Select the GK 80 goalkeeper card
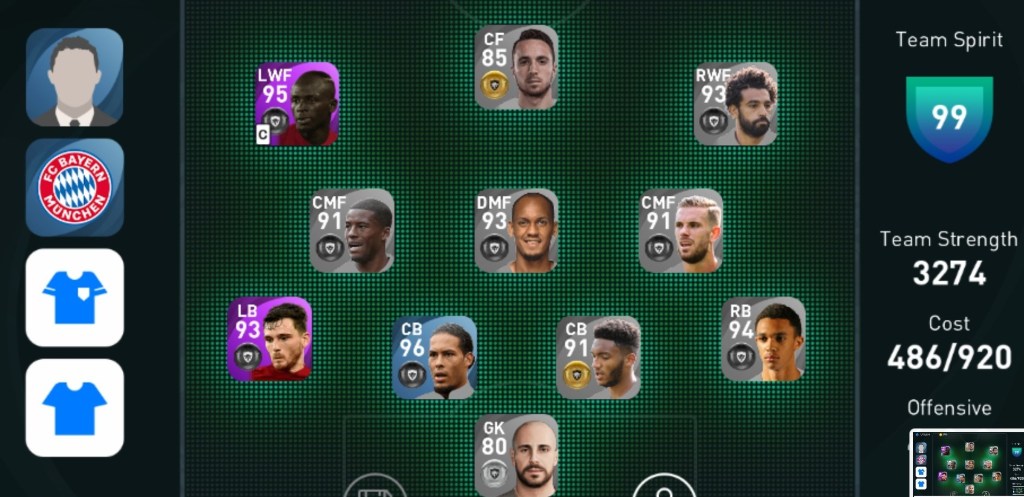This screenshot has width=1024, height=497. pyautogui.click(x=517, y=455)
